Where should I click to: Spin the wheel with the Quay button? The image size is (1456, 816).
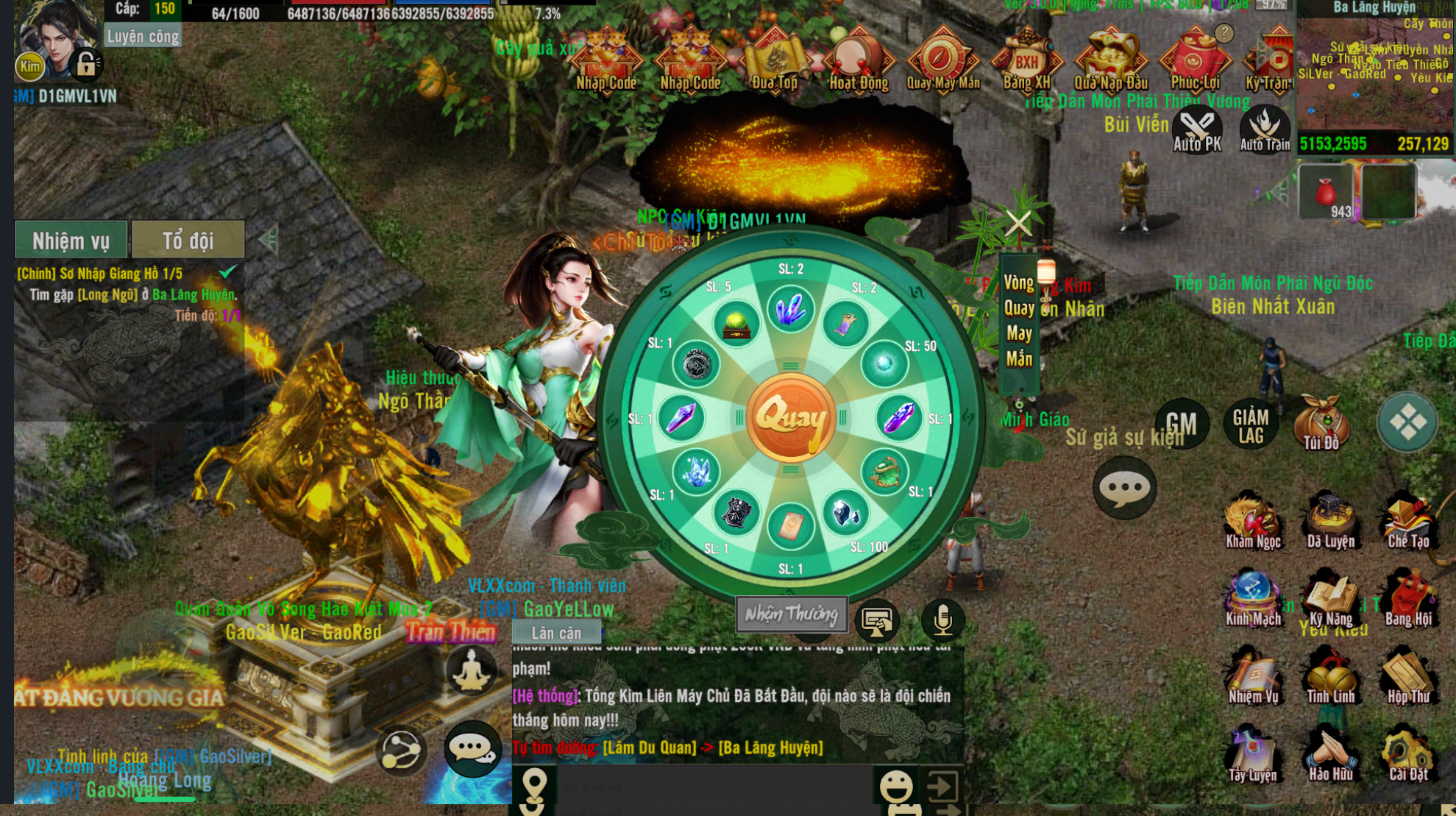pyautogui.click(x=790, y=417)
